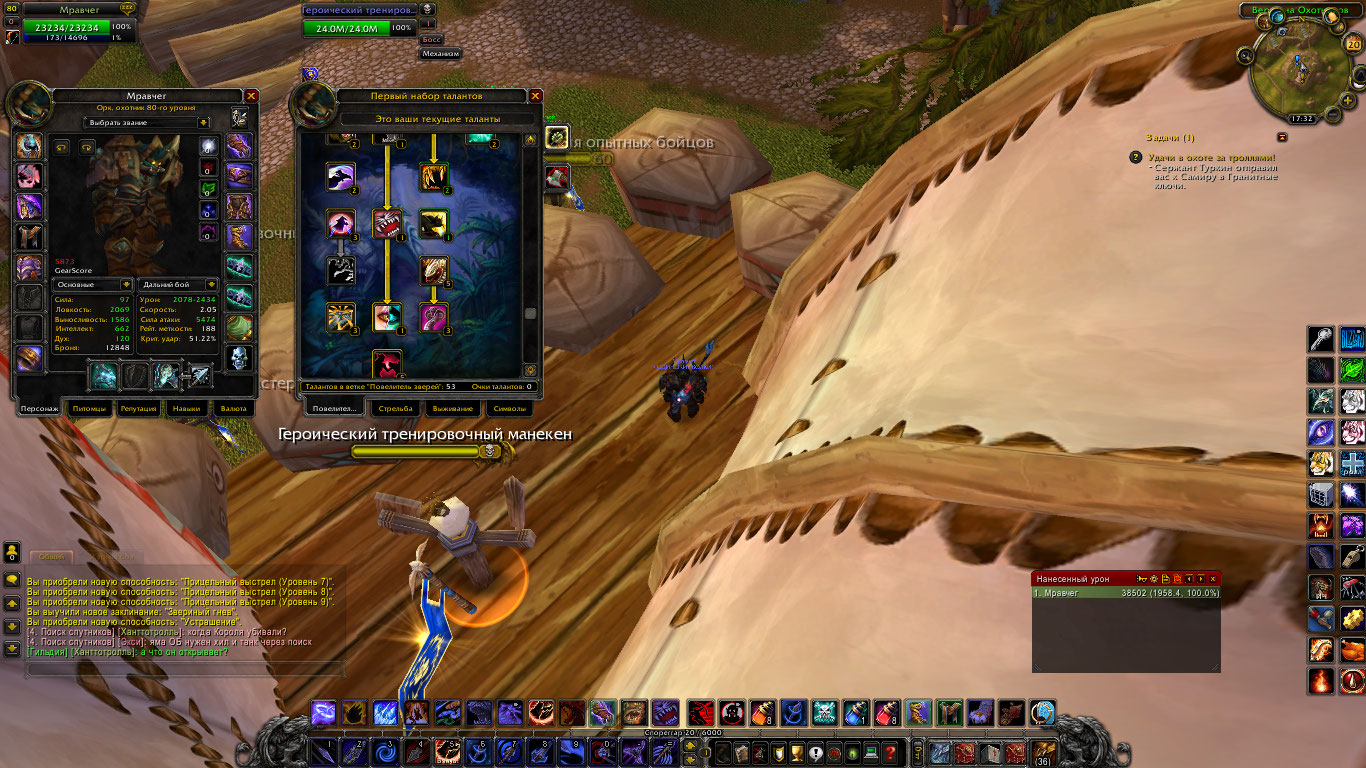Close the talents window

tap(536, 96)
